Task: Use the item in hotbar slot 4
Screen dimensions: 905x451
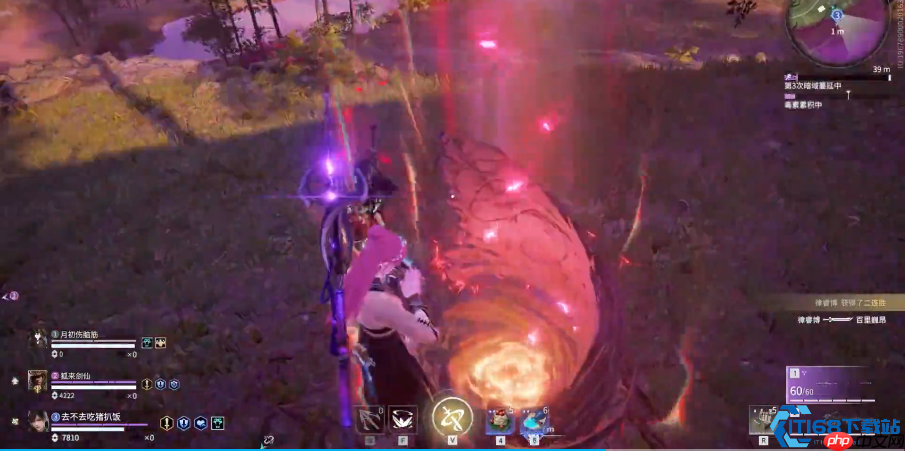Action: click(x=500, y=421)
